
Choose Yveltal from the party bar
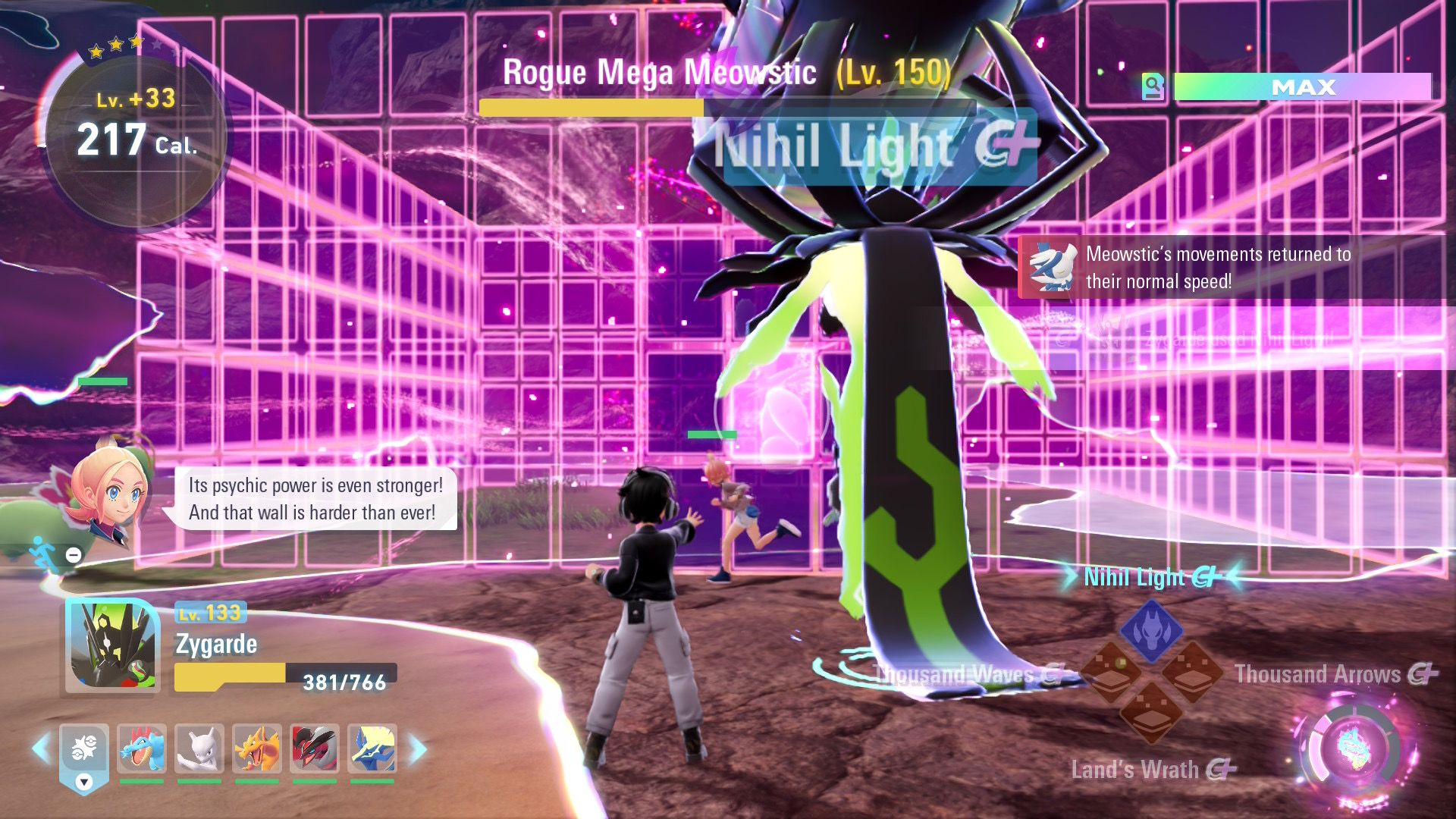click(315, 748)
